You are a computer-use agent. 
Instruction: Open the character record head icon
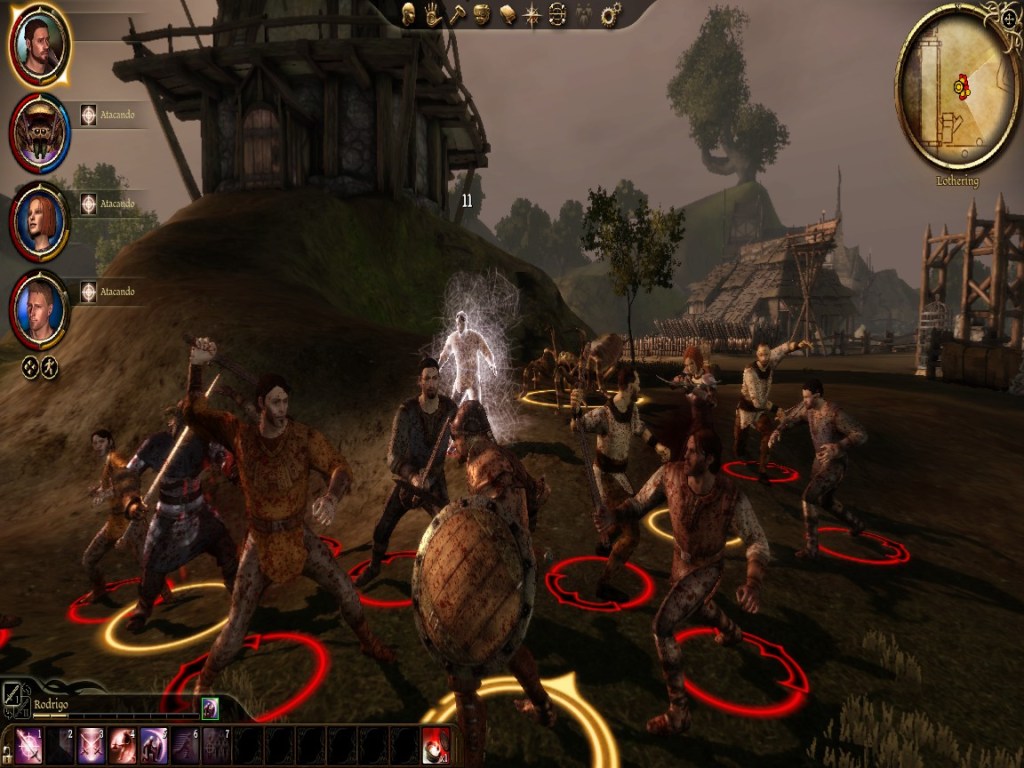click(409, 13)
